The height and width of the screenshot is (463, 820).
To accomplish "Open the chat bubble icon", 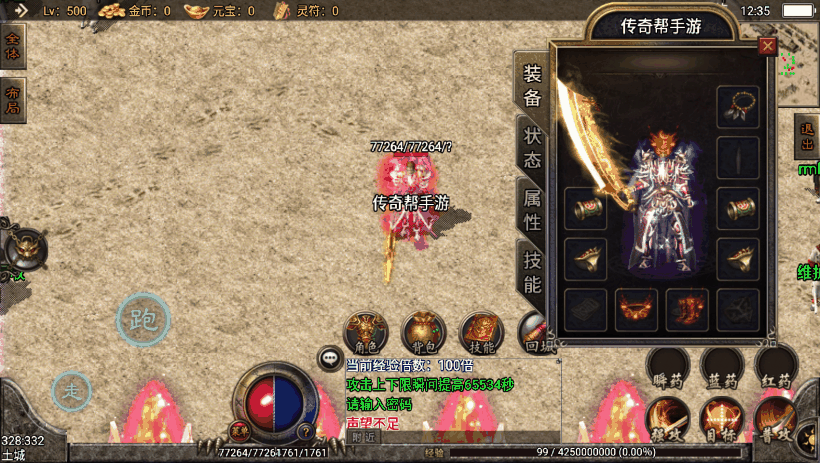I will (329, 357).
